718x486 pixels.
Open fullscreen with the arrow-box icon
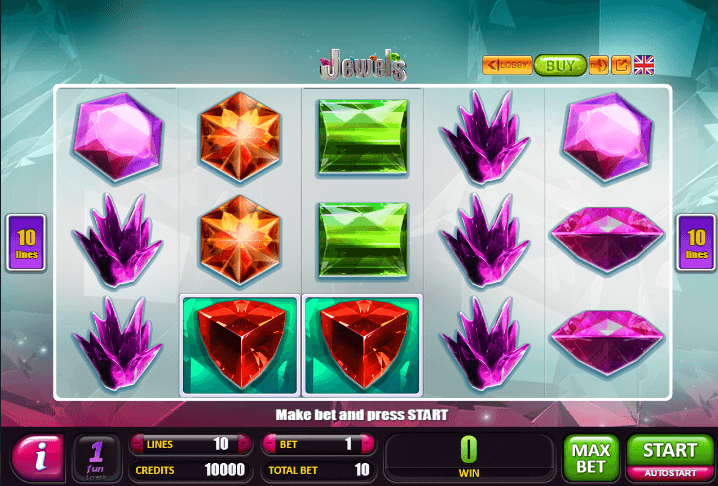(x=621, y=66)
